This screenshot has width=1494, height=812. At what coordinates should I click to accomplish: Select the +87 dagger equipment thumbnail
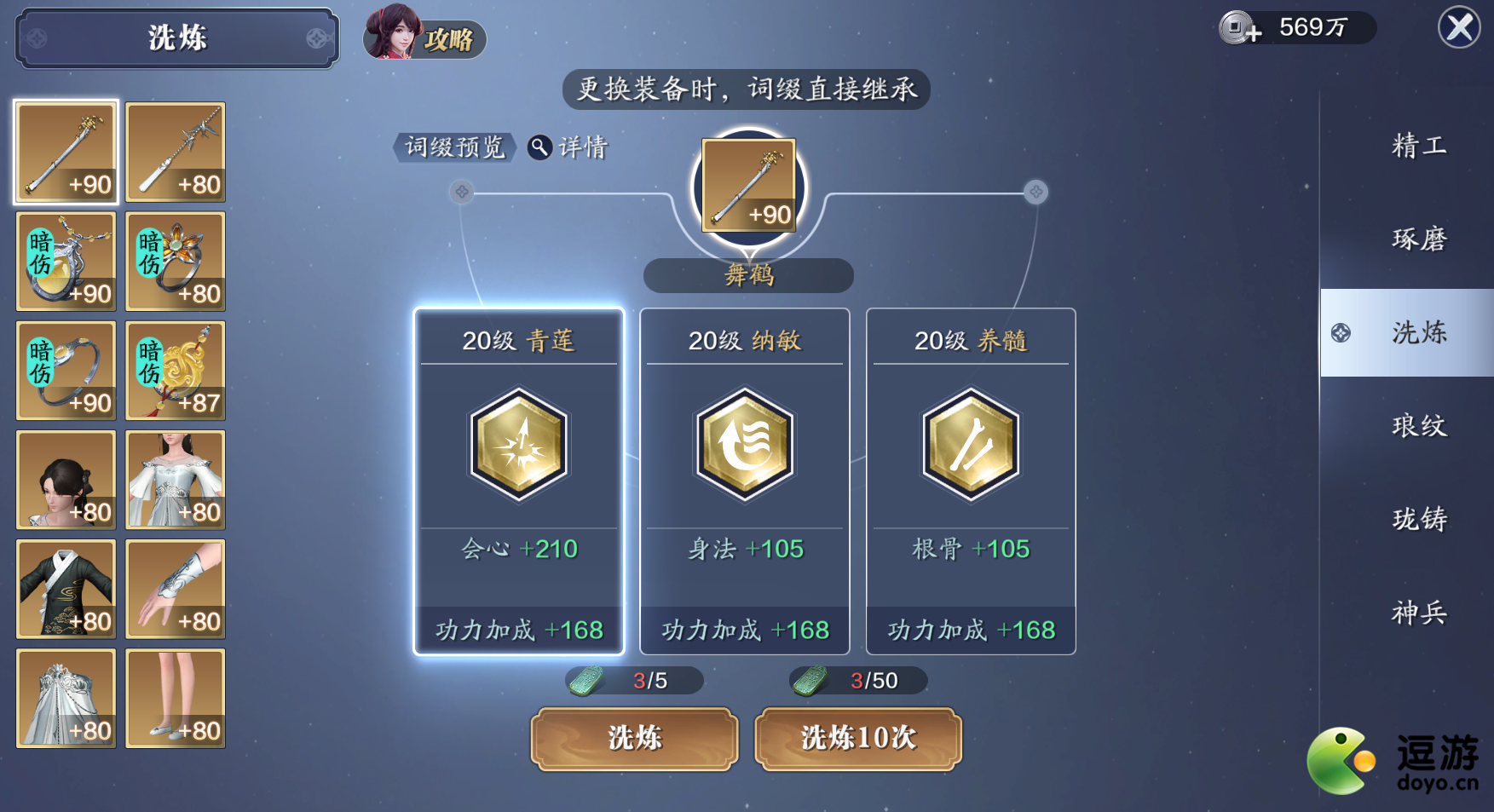coord(175,371)
